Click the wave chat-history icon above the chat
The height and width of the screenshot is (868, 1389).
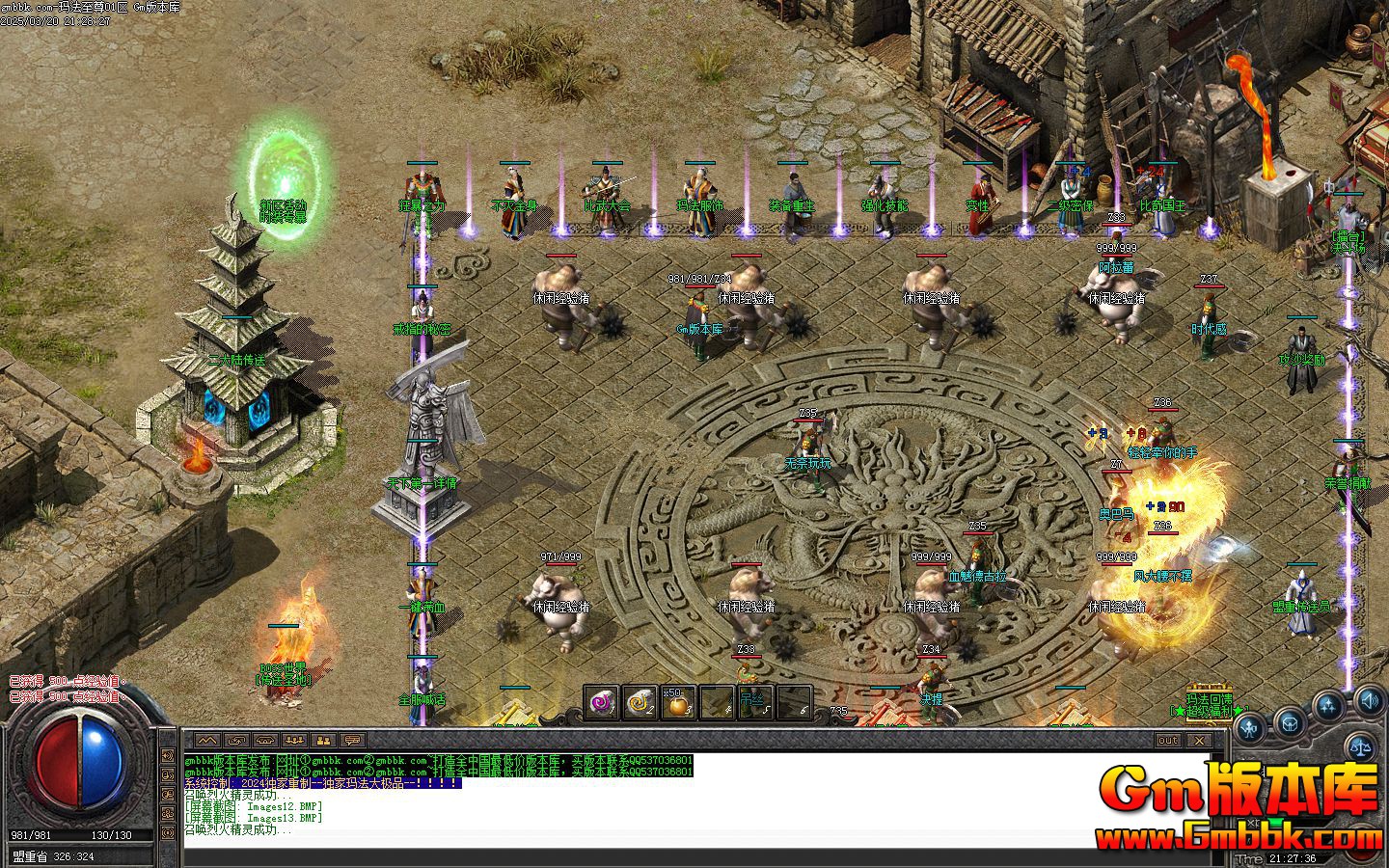(207, 741)
